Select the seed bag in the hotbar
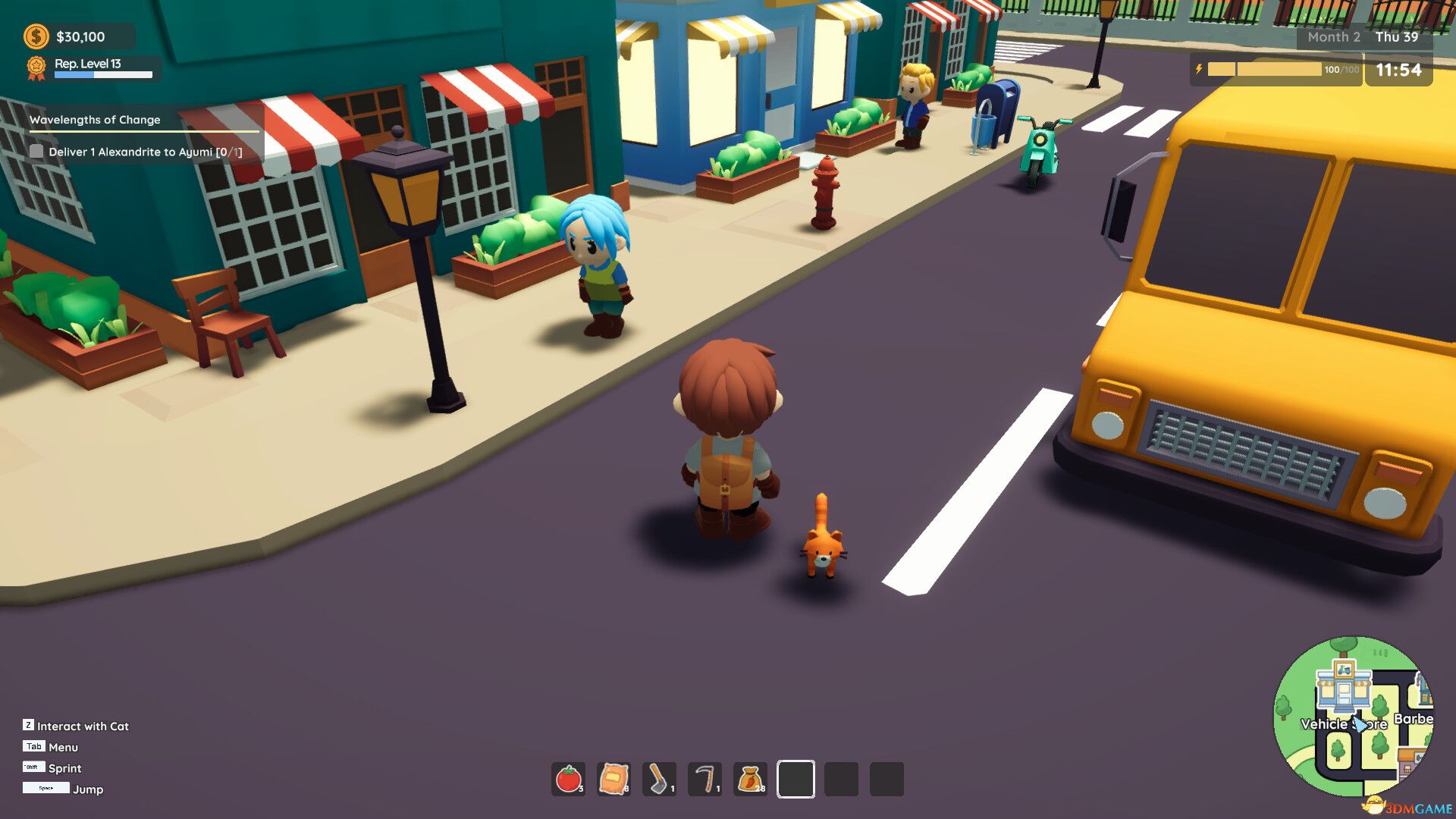The width and height of the screenshot is (1456, 819). (x=613, y=777)
